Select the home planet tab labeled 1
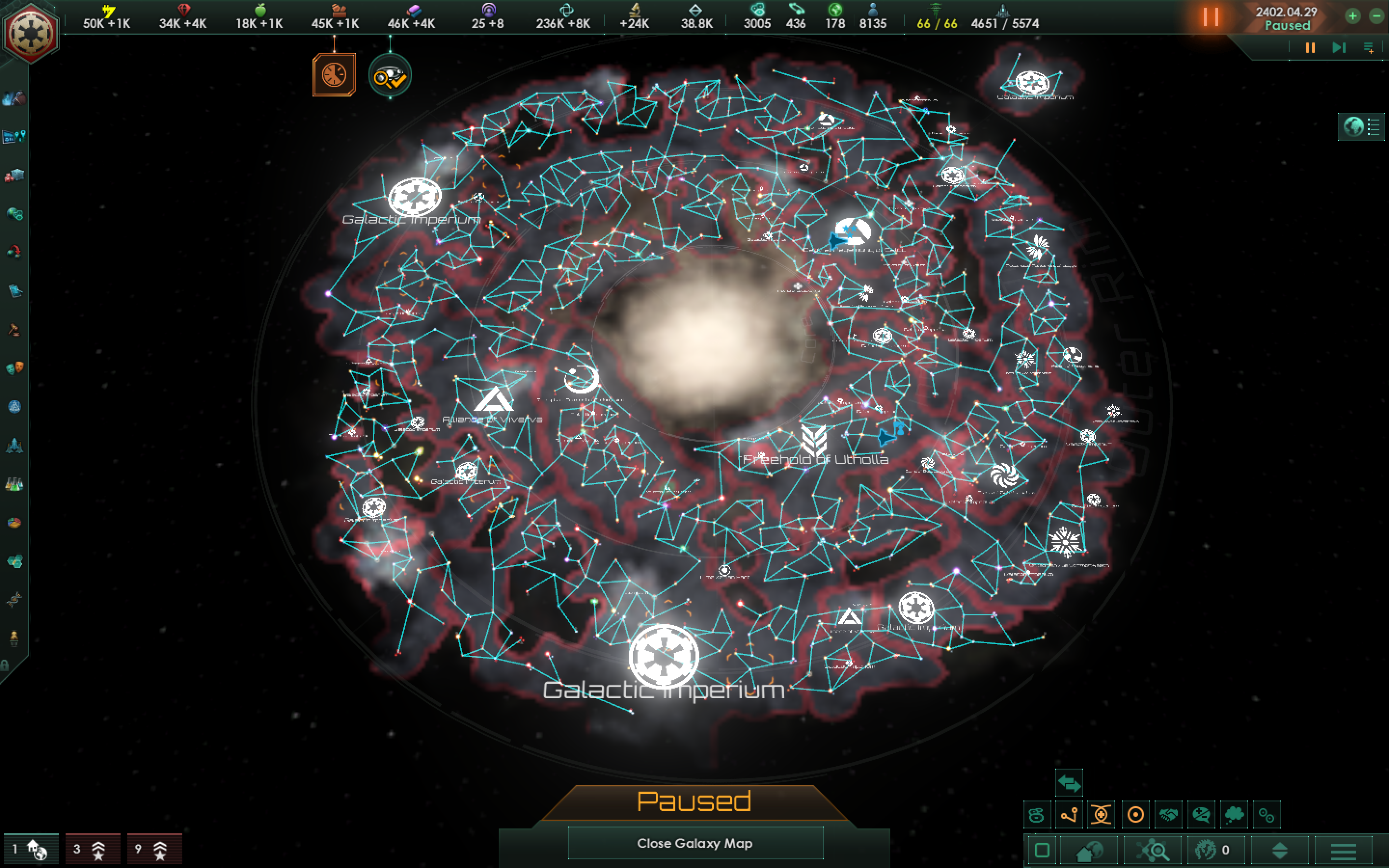Screen dimensions: 1389x868 coord(31,848)
